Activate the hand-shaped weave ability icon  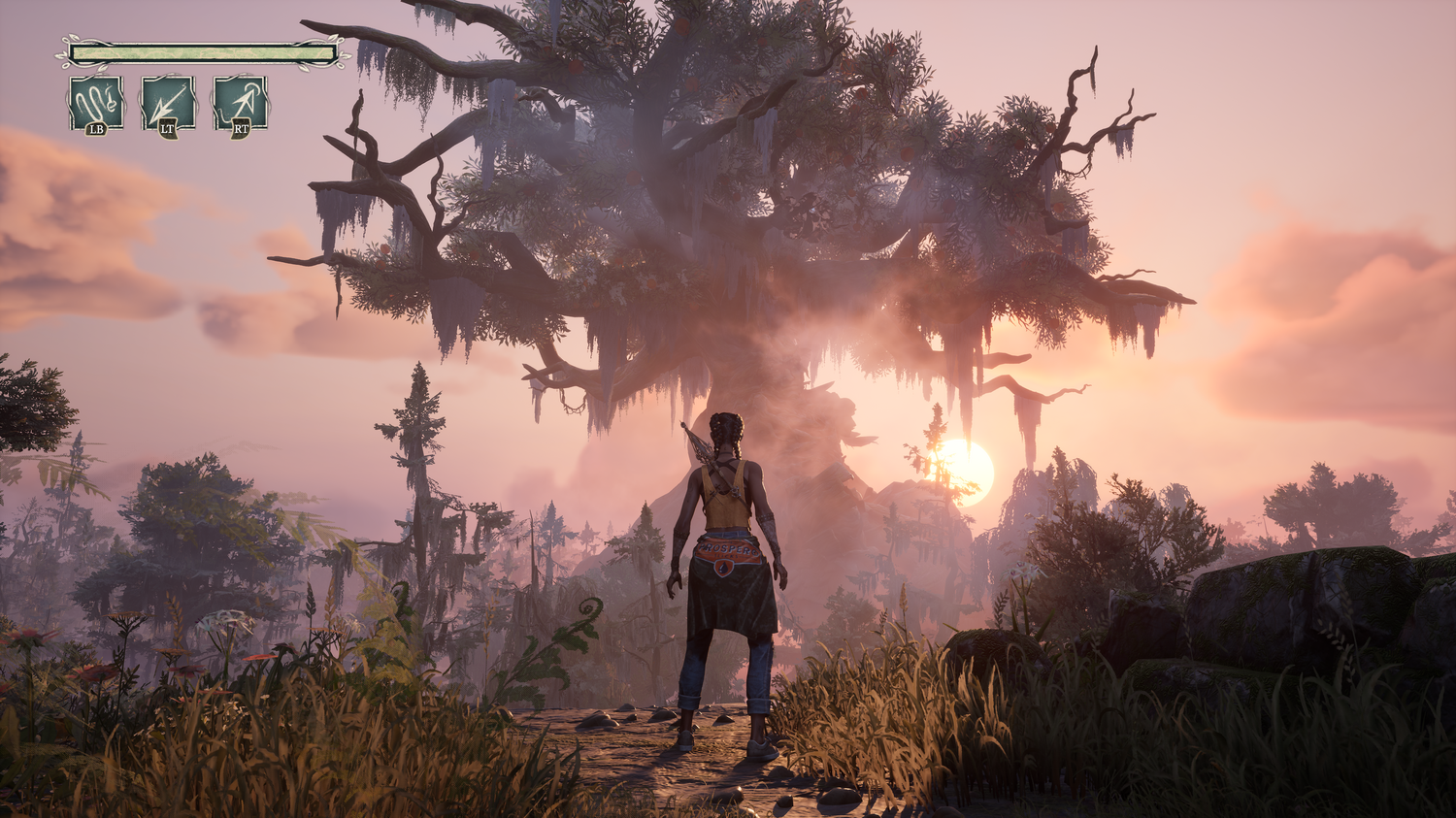pos(96,103)
